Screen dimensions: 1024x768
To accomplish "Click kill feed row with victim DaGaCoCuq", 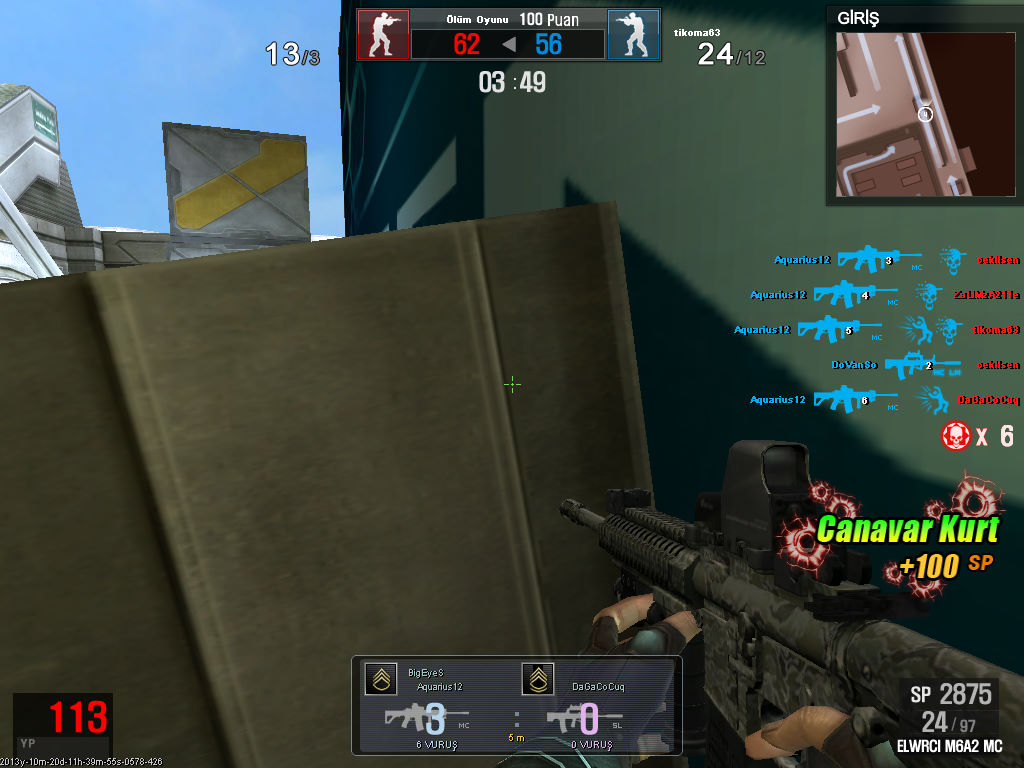I will 885,400.
